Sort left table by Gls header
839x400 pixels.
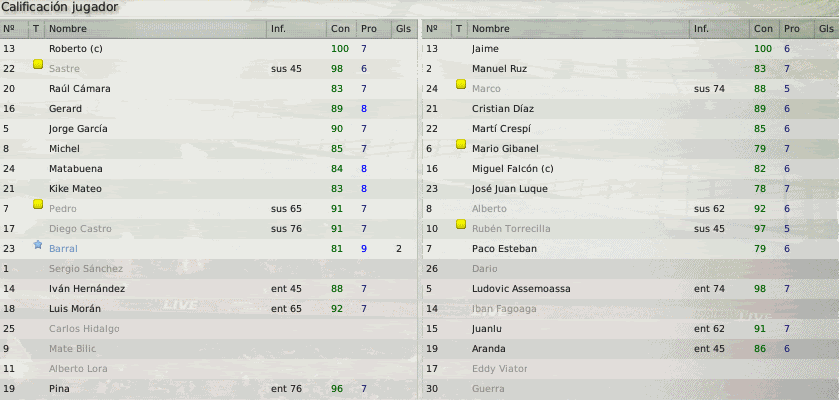[402, 29]
